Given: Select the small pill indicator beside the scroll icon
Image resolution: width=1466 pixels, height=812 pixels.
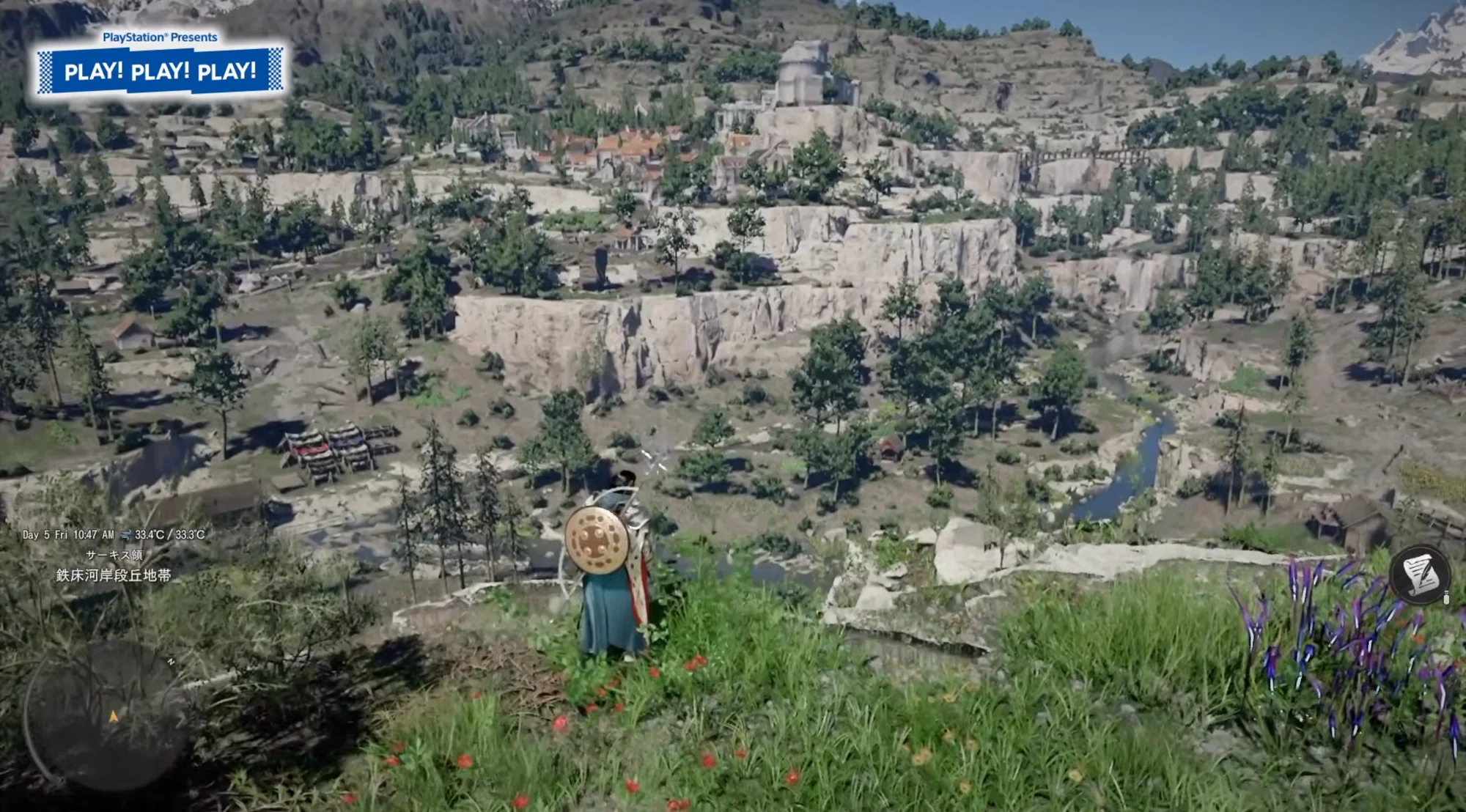Looking at the screenshot, I should click(1447, 599).
